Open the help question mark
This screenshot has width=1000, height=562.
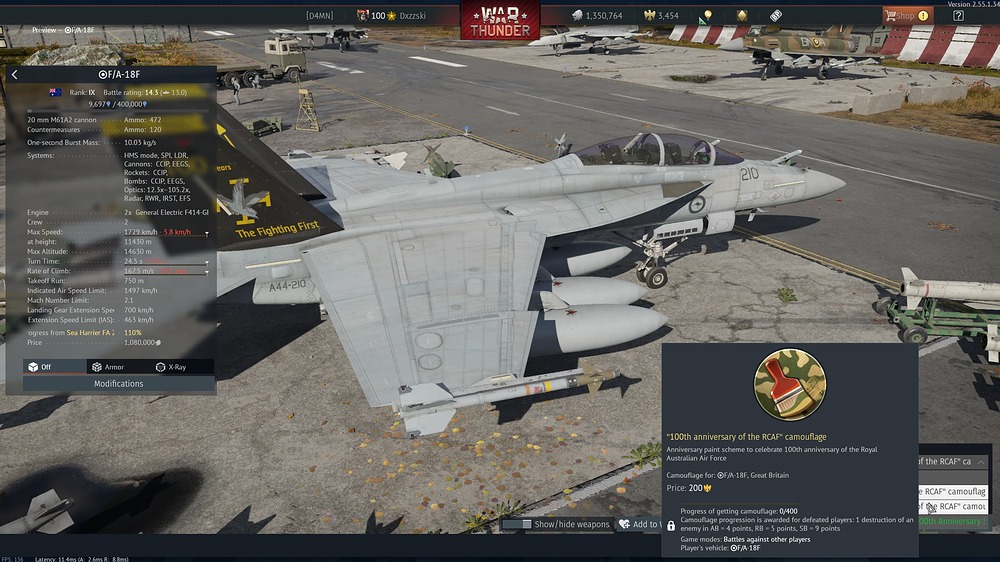coord(959,15)
